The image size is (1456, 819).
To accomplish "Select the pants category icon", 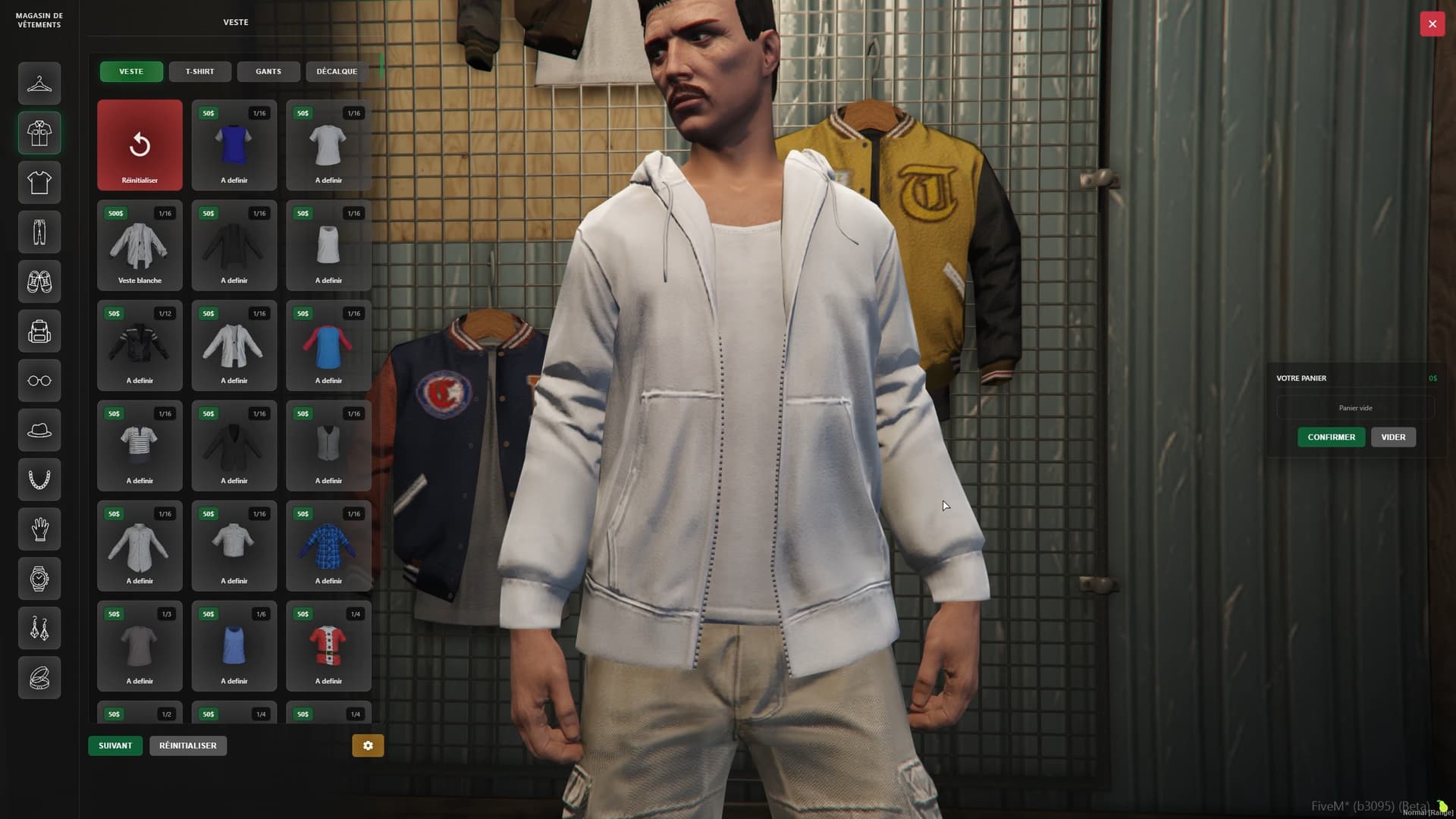I will [39, 232].
